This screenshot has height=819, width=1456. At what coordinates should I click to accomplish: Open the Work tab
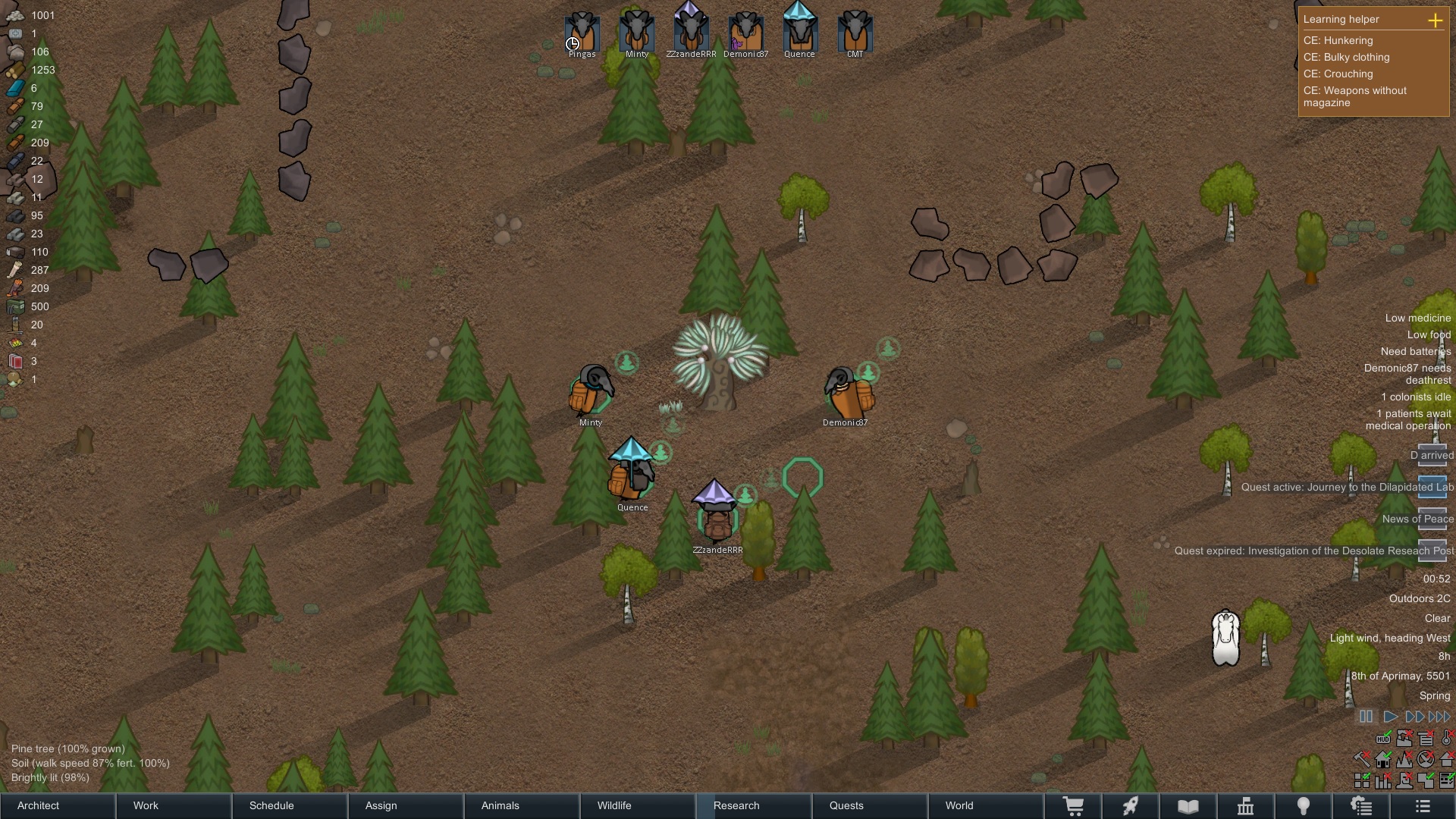click(x=174, y=805)
